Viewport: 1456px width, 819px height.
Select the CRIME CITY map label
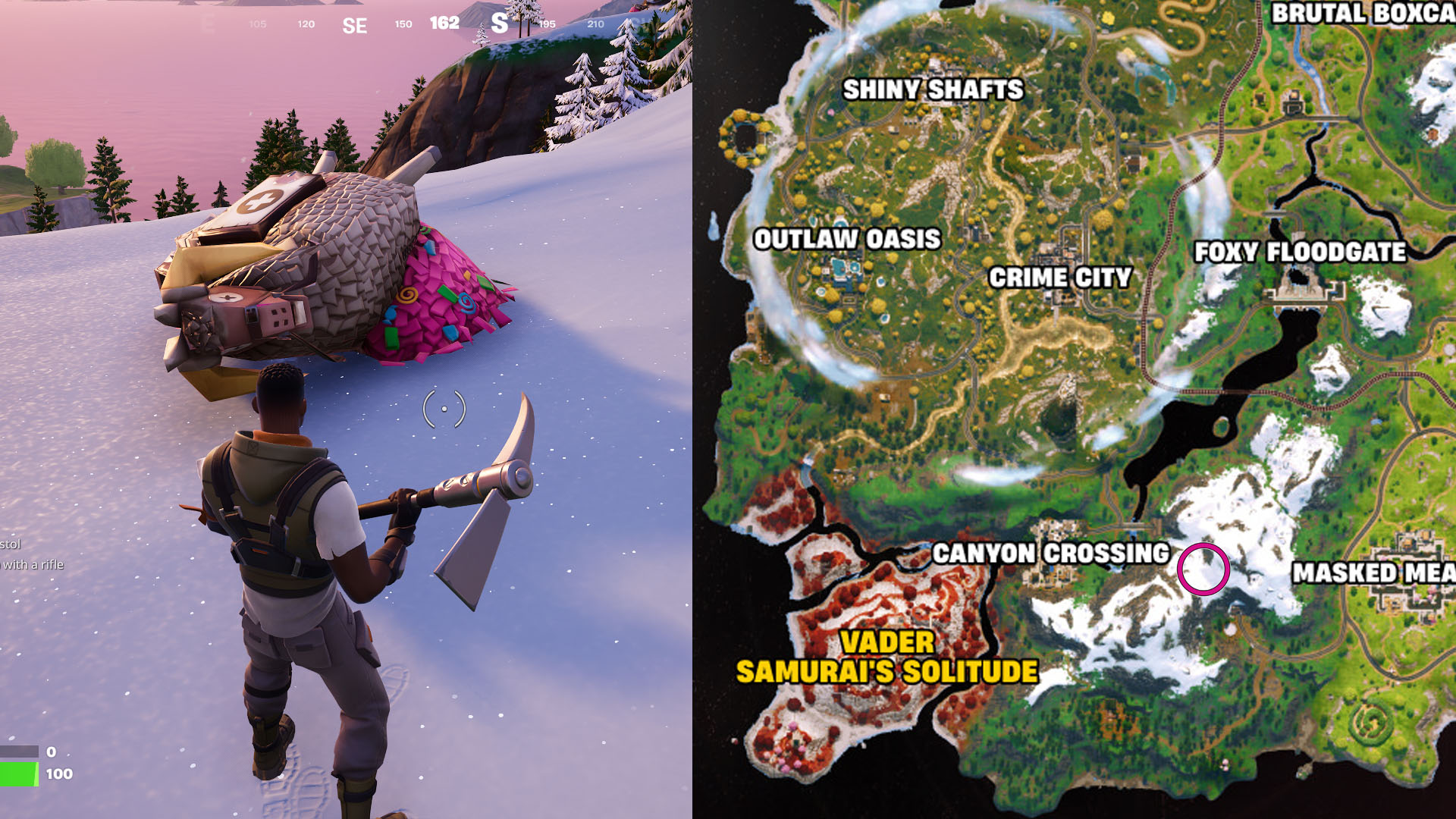pyautogui.click(x=1061, y=277)
